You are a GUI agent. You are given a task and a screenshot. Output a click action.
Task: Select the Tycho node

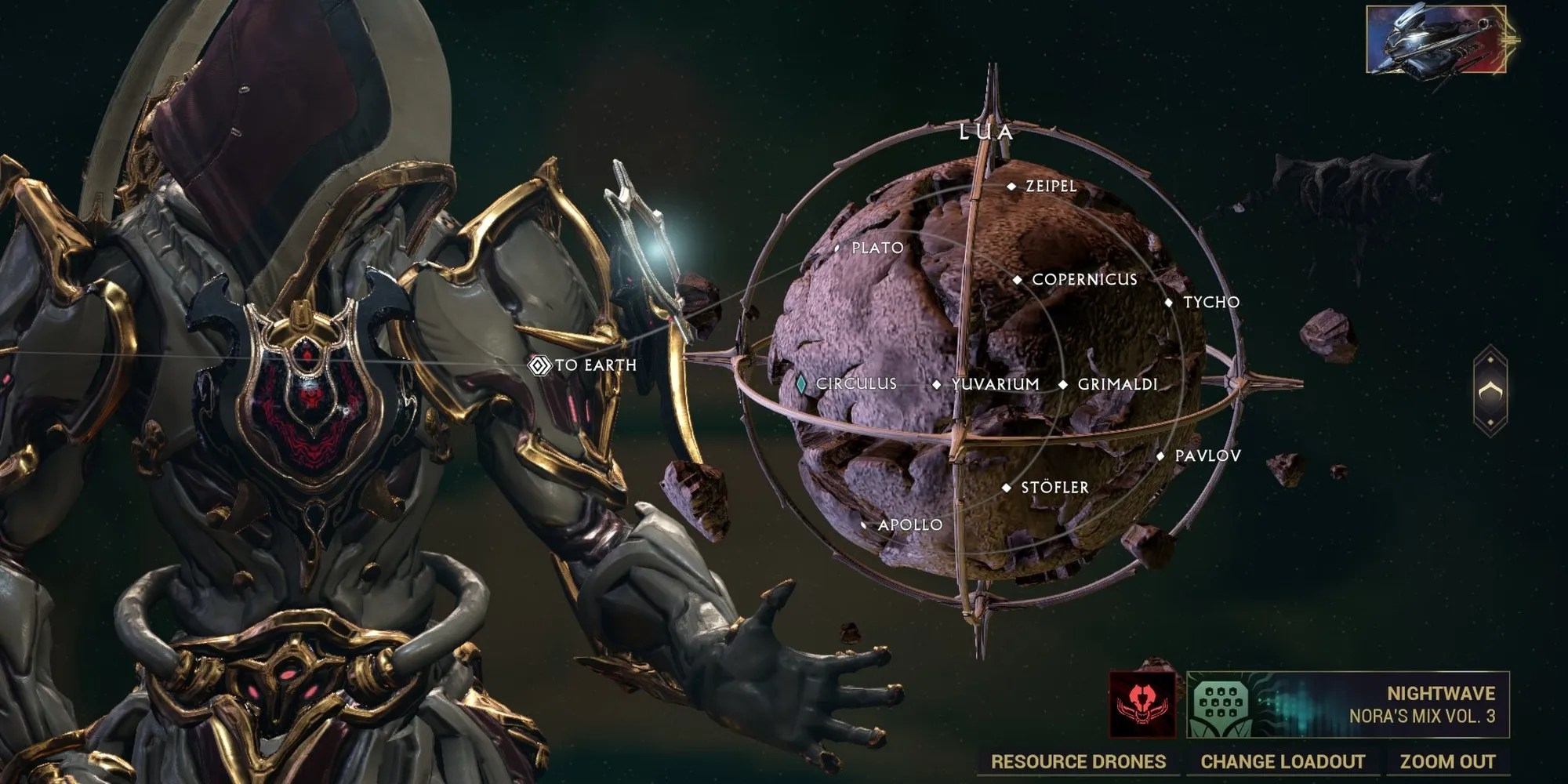coord(1168,303)
